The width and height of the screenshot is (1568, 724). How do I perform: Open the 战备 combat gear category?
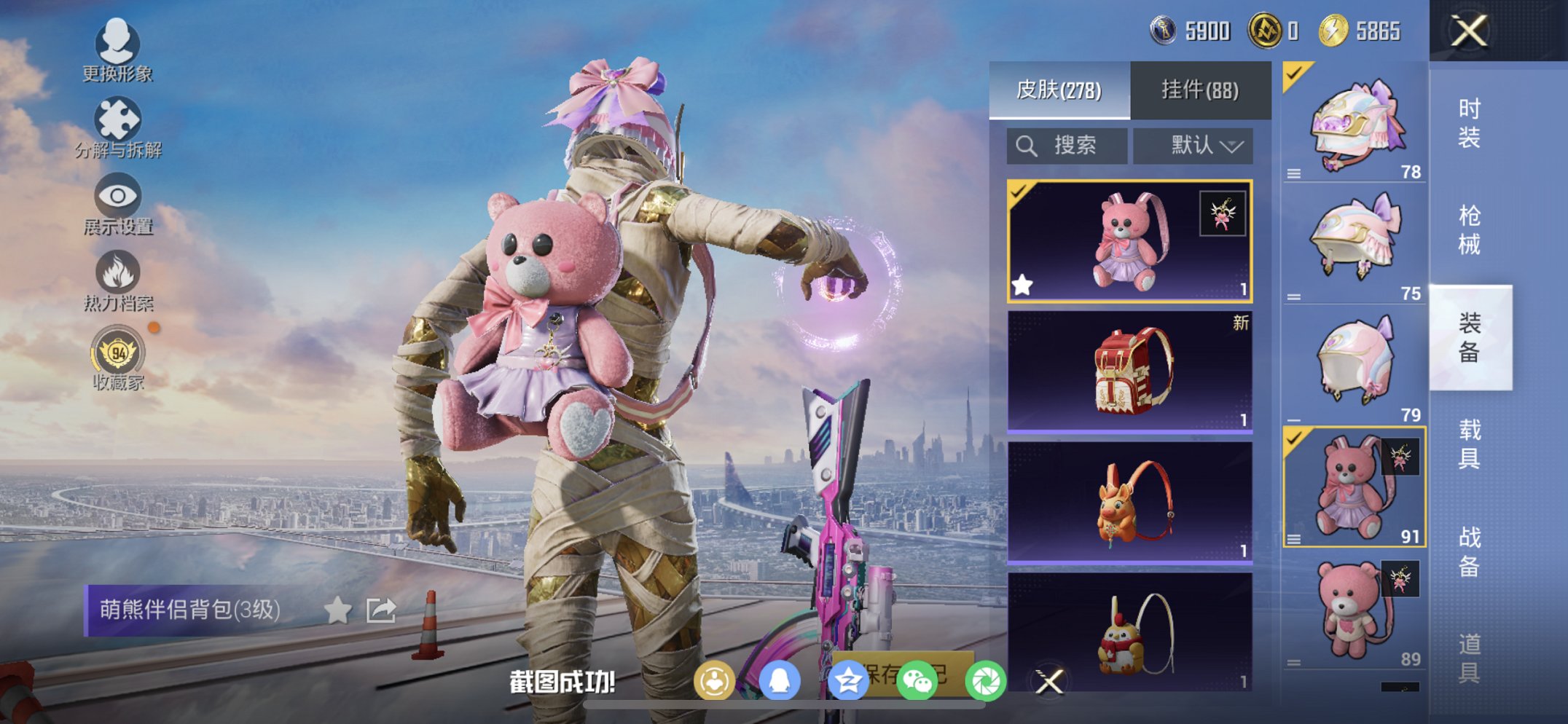click(1469, 551)
